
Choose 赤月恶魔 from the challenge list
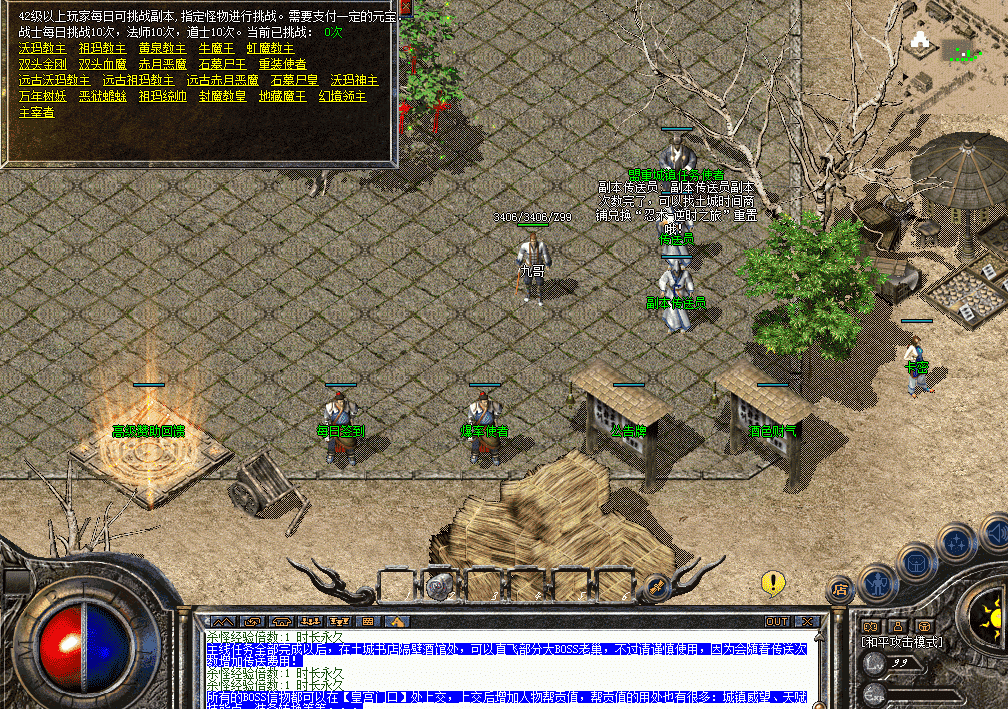click(x=162, y=64)
